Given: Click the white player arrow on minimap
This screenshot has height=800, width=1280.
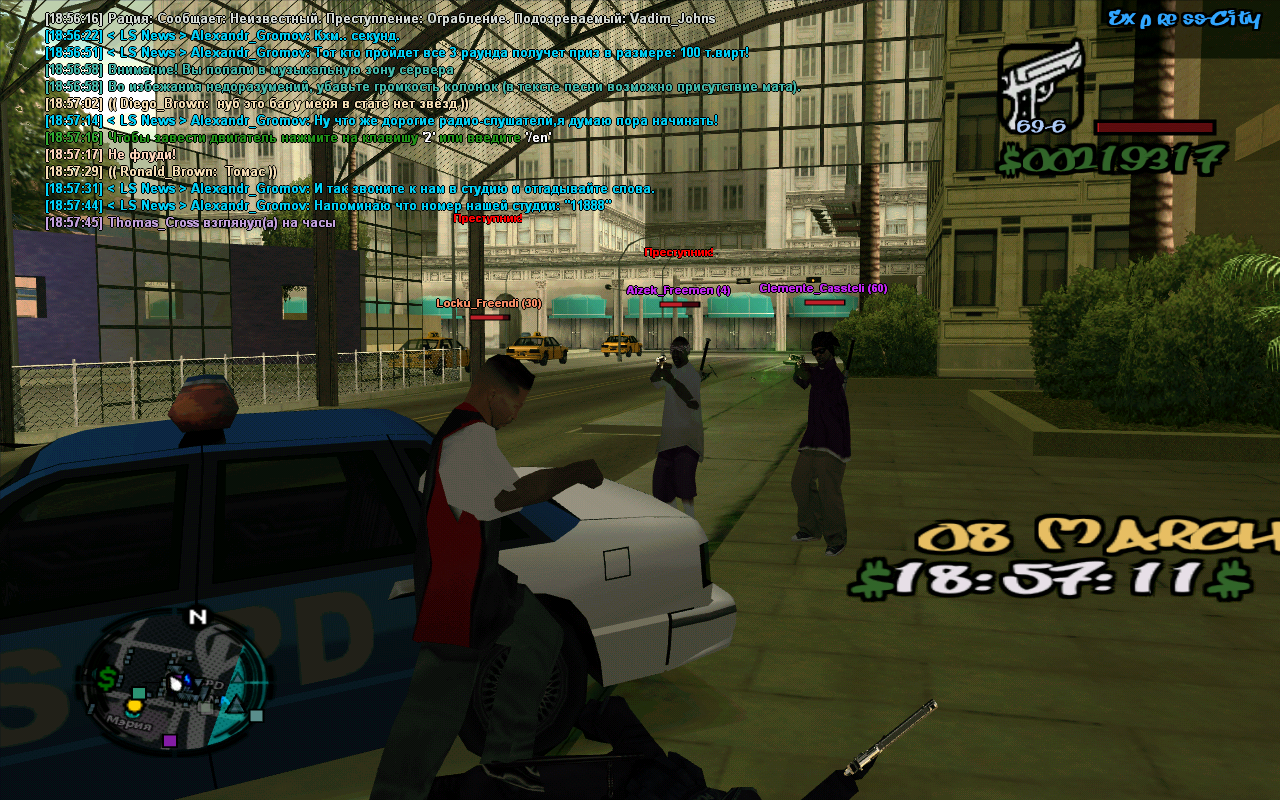Looking at the screenshot, I should click(x=177, y=683).
